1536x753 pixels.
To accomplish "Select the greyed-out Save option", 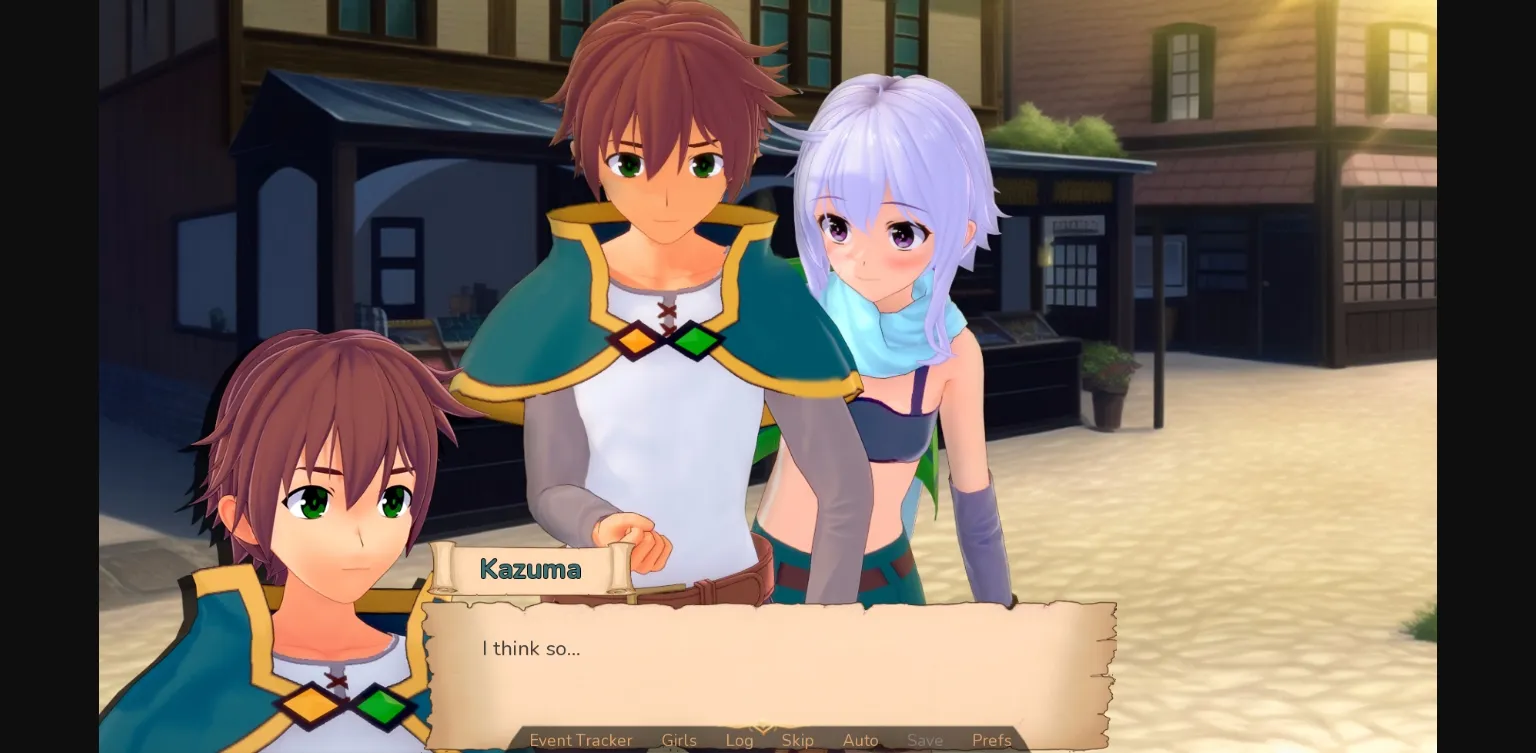I will pyautogui.click(x=925, y=741).
